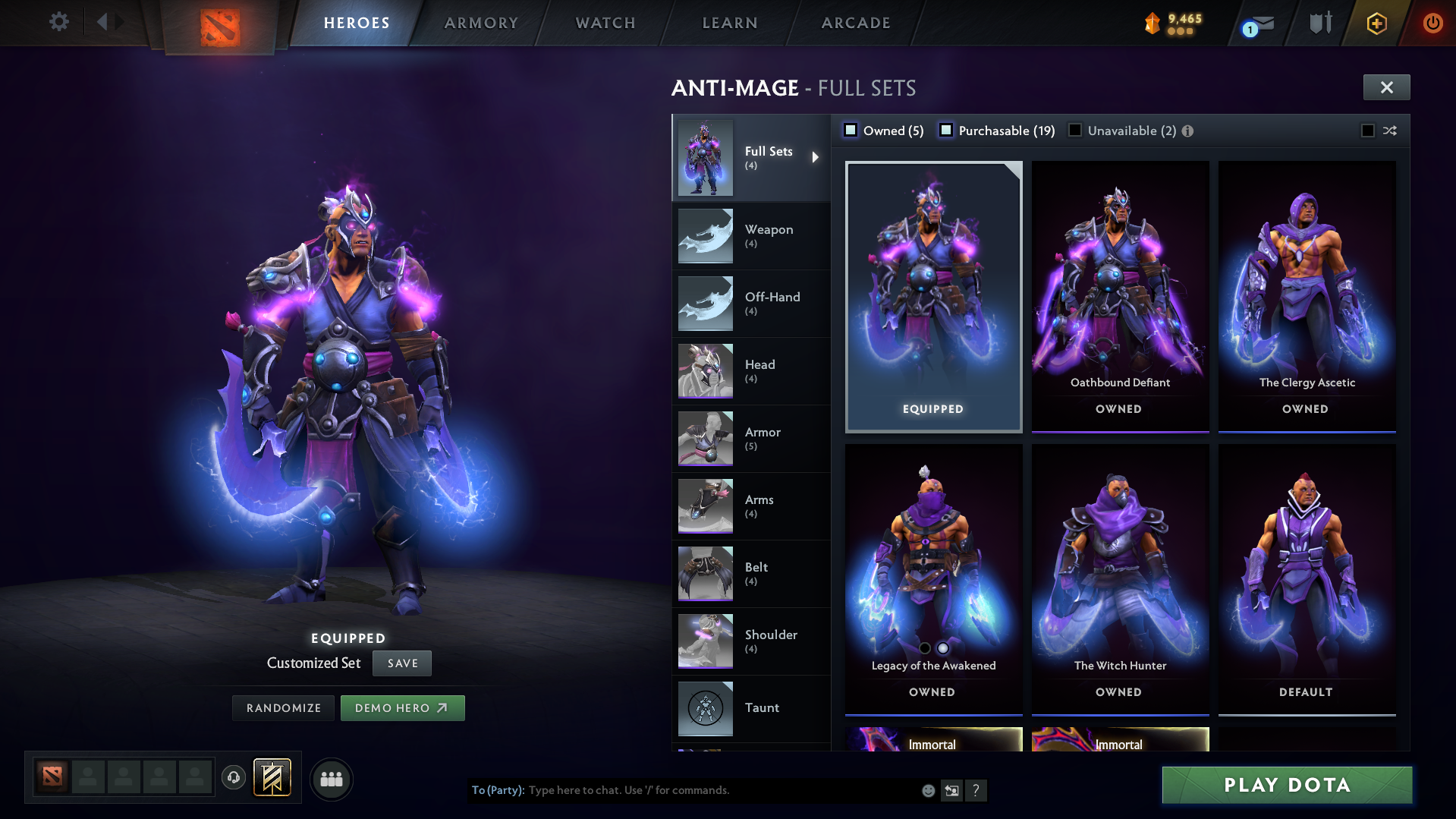
Task: Click the RANDOMIZE button
Action: click(x=282, y=707)
